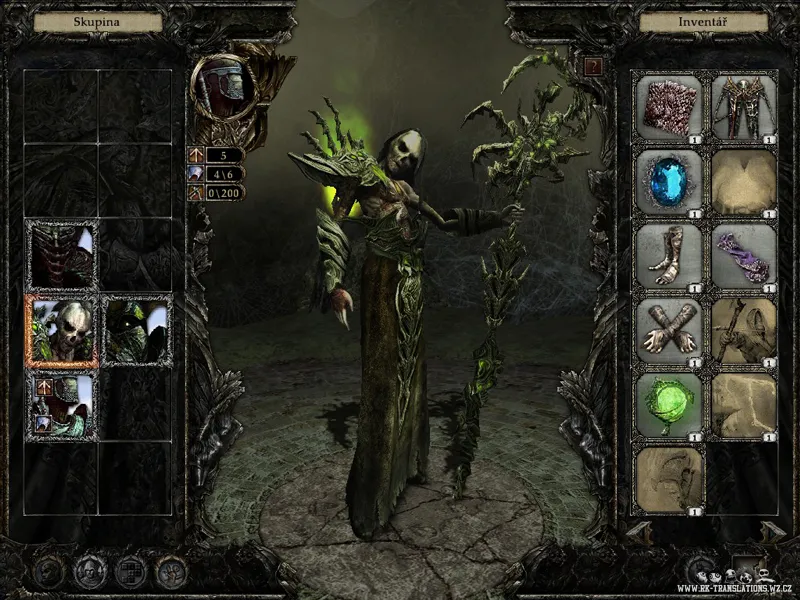This screenshot has width=800, height=600.
Task: Select the green hooded unit portrait
Action: pyautogui.click(x=137, y=330)
